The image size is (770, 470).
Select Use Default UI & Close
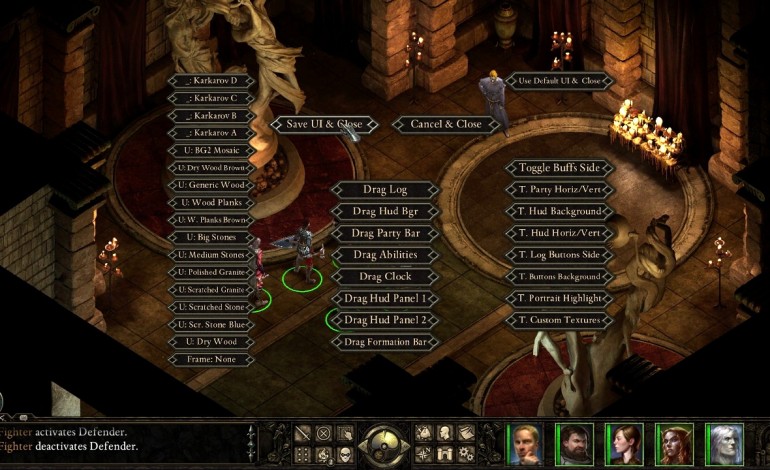560,80
